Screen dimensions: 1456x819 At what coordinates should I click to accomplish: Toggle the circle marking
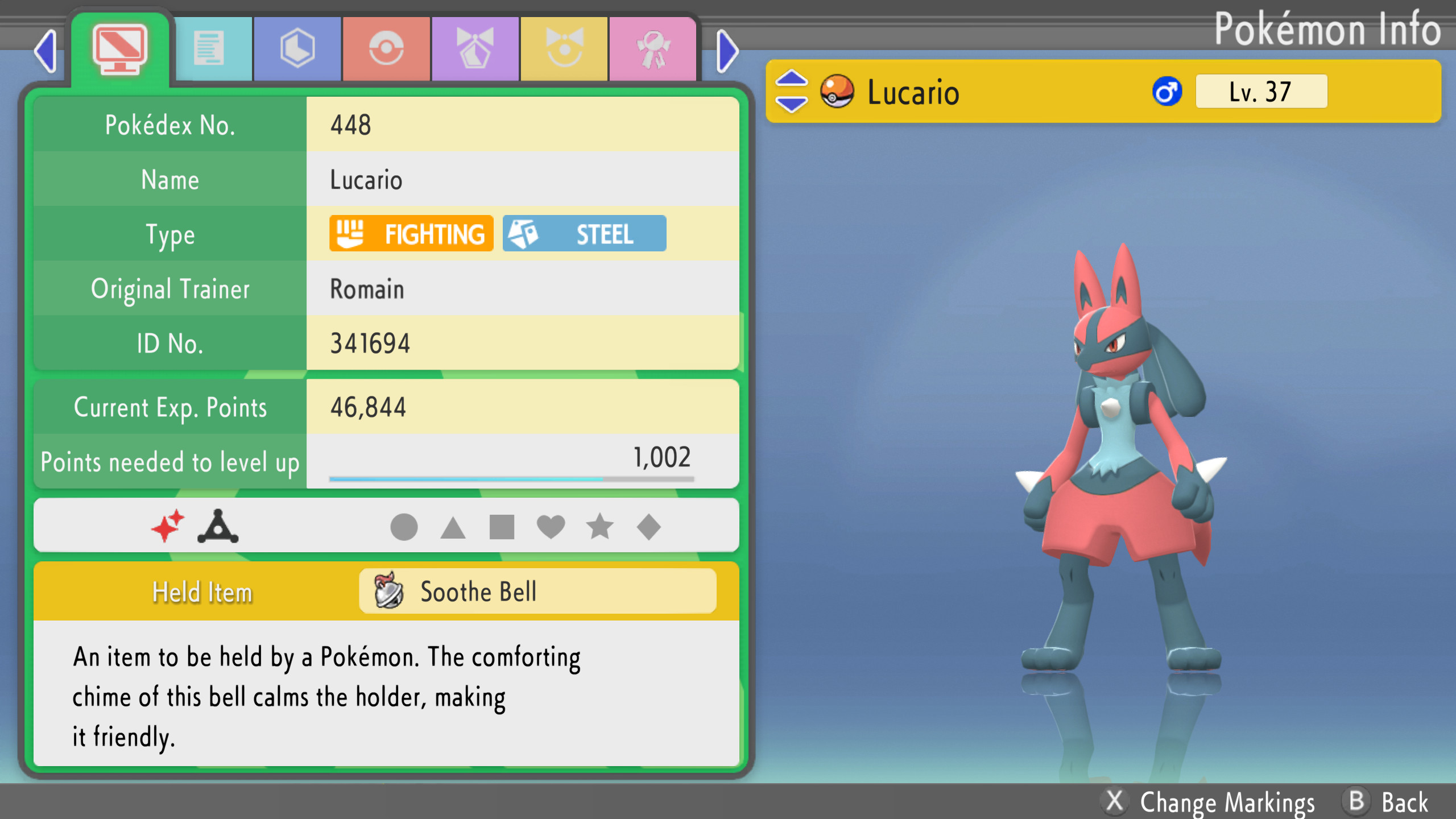[404, 526]
